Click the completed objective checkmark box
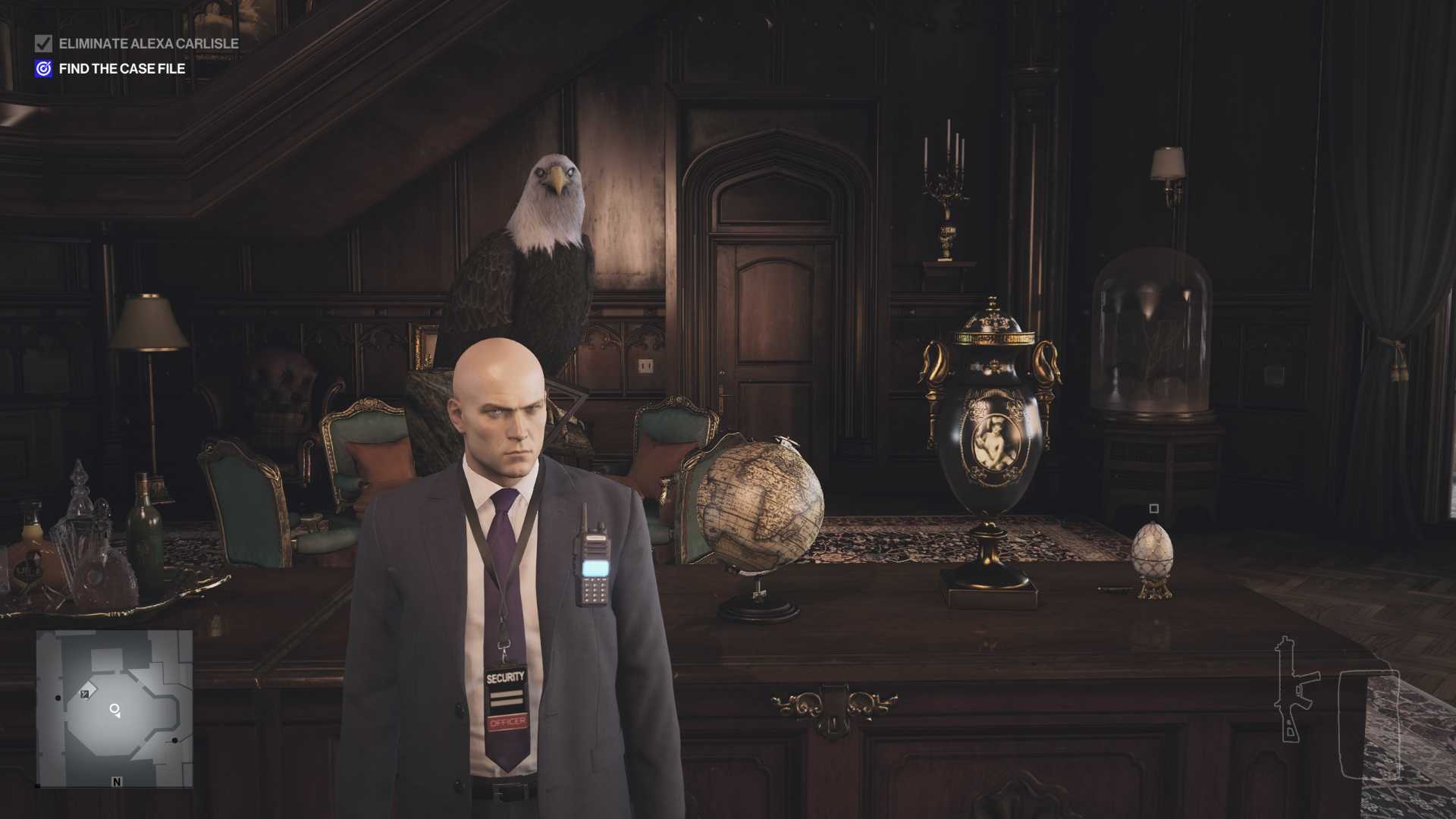Viewport: 1456px width, 819px height. [43, 44]
